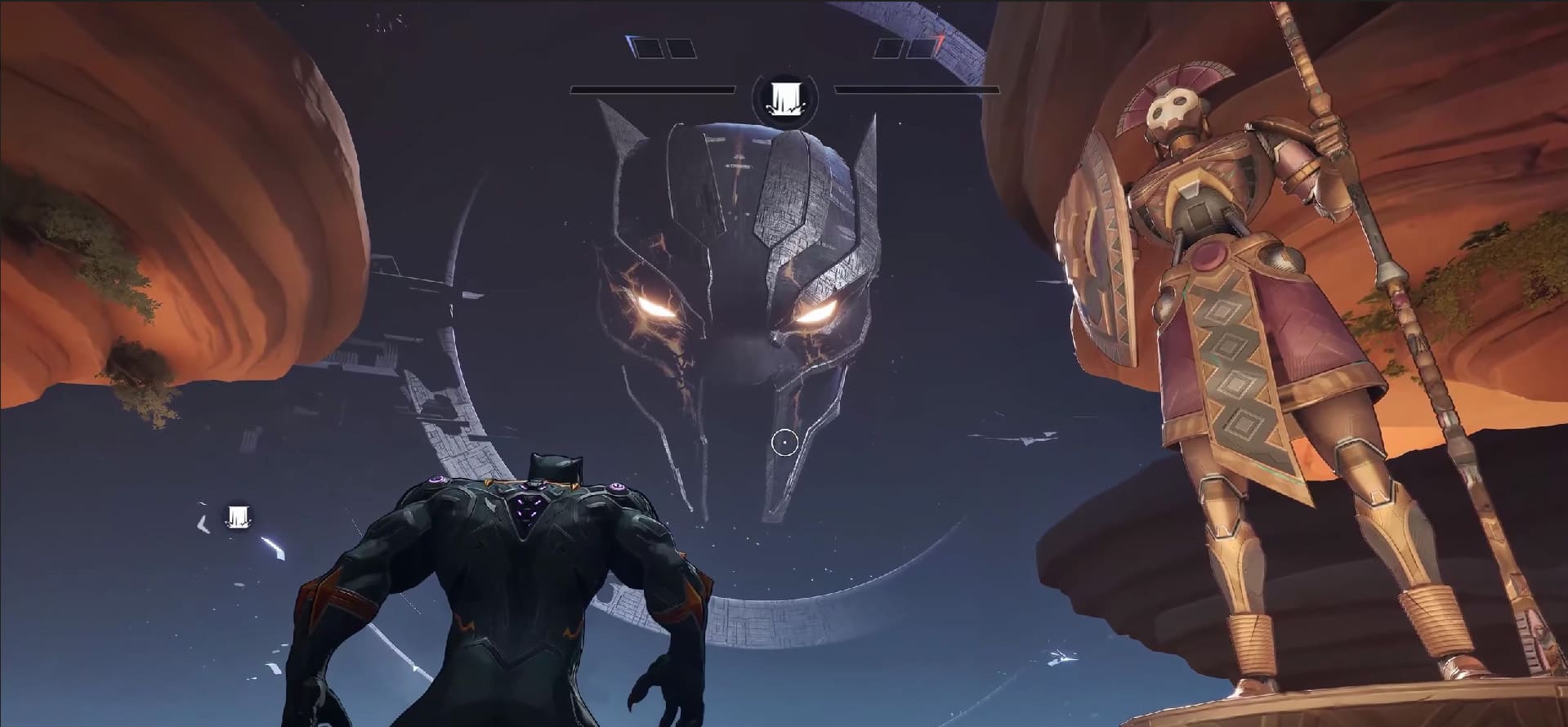This screenshot has height=727, width=1568.
Task: Click the first empty ally player slot
Action: [645, 49]
